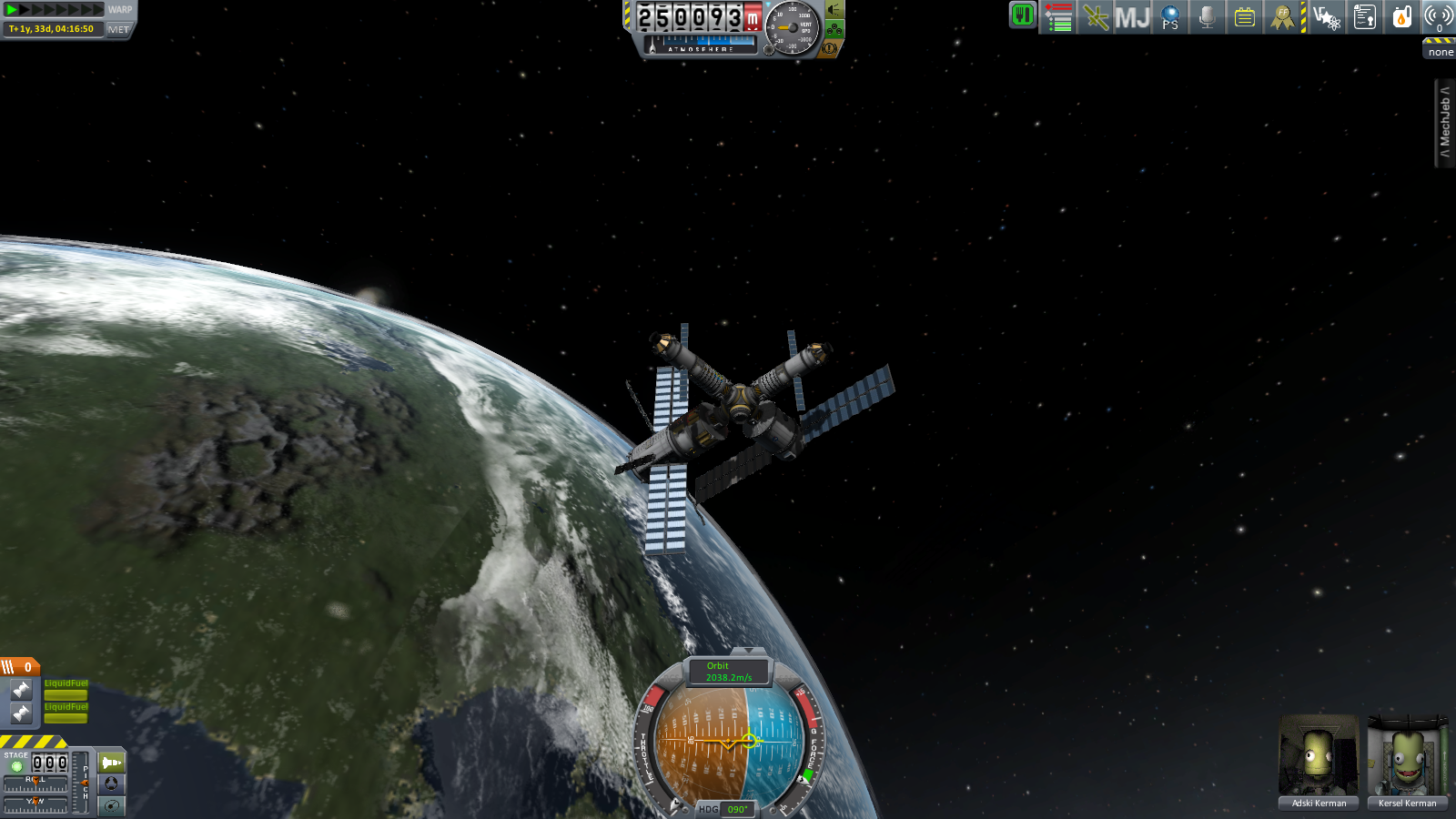Show the red and green resource list panel
The image size is (1456, 819).
(x=1058, y=17)
